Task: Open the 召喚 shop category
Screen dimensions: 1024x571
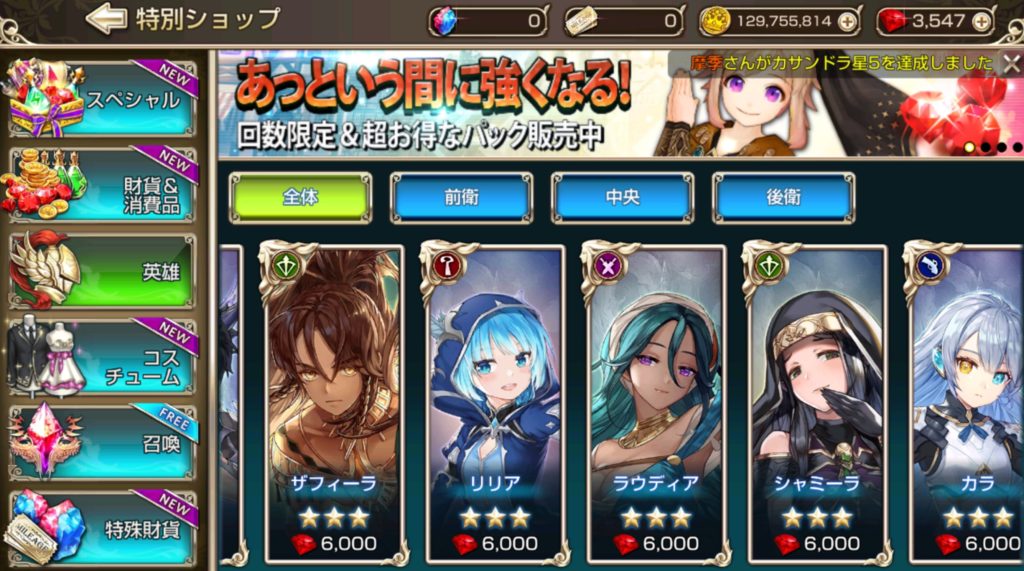Action: point(103,442)
